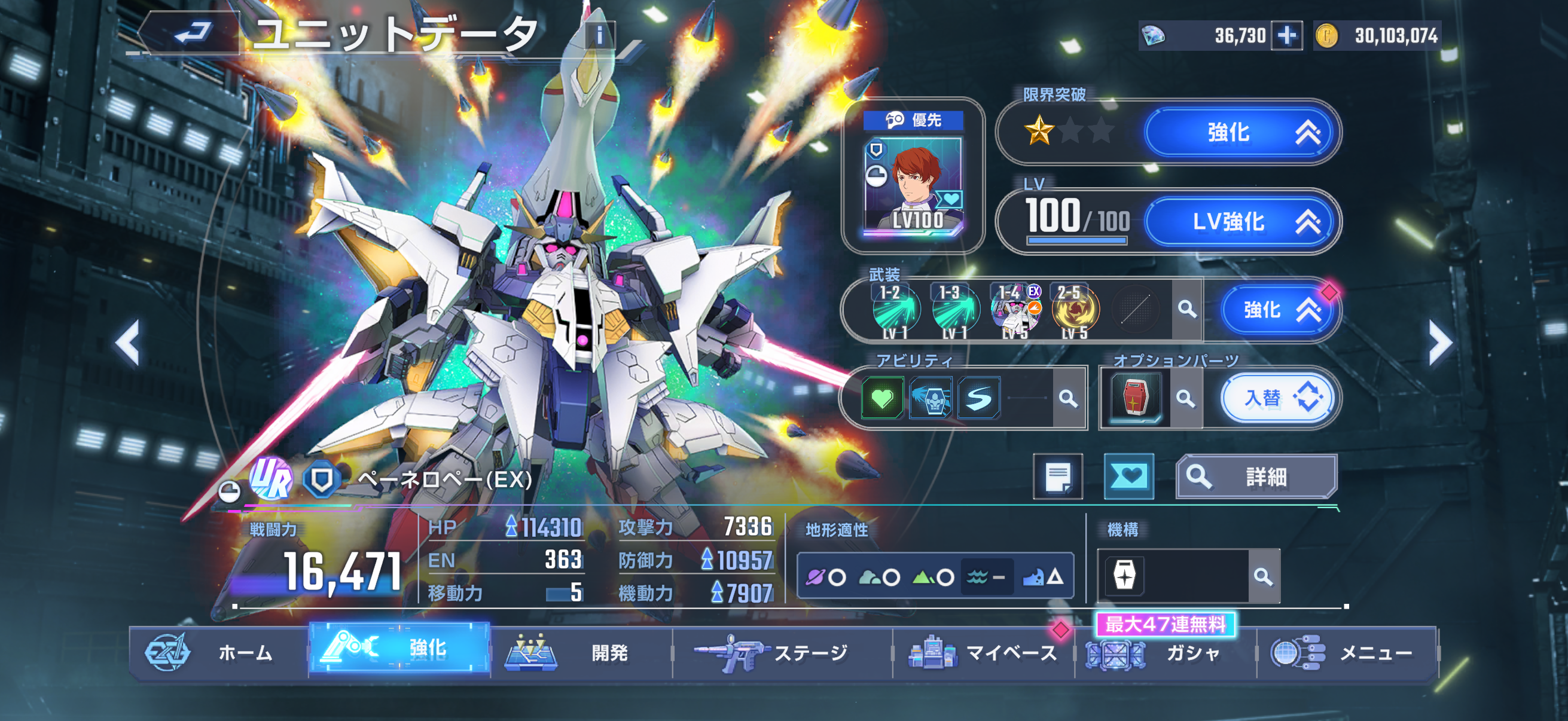Inspect the green heart ability icon
Viewport: 1568px width, 721px height.
pyautogui.click(x=882, y=399)
